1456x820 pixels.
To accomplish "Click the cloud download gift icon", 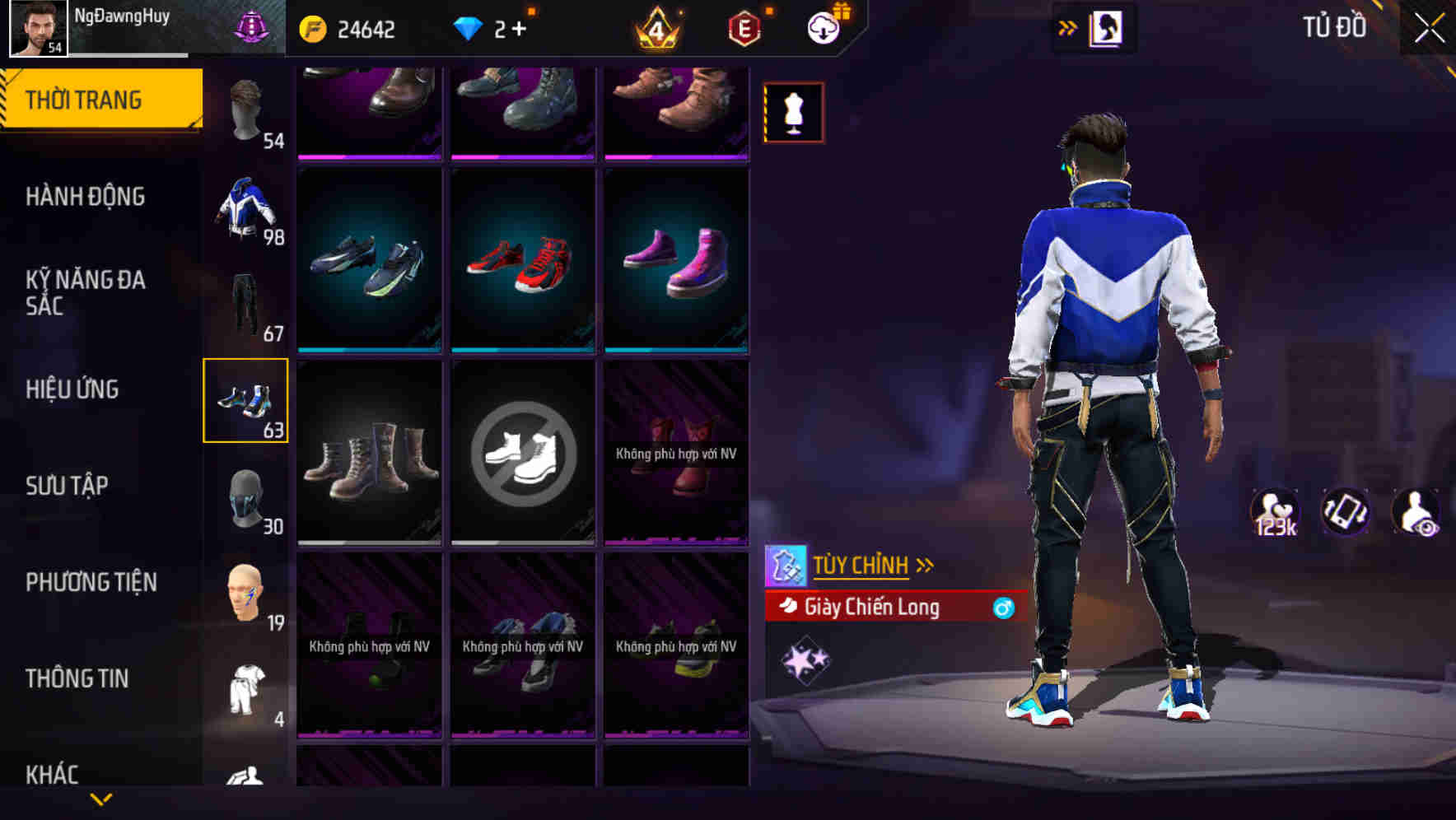I will (x=824, y=26).
